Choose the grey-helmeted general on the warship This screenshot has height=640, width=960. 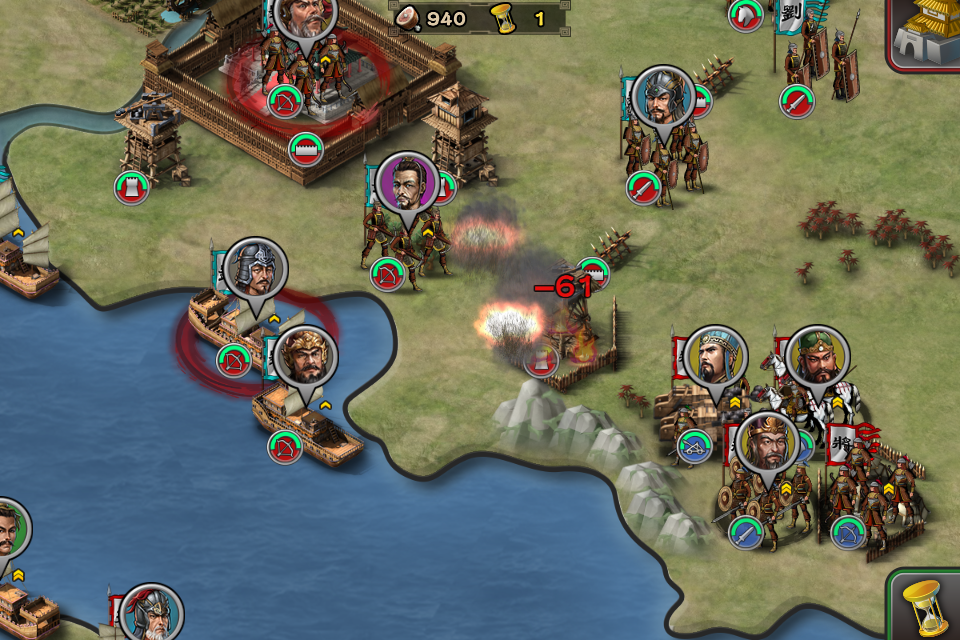point(255,269)
